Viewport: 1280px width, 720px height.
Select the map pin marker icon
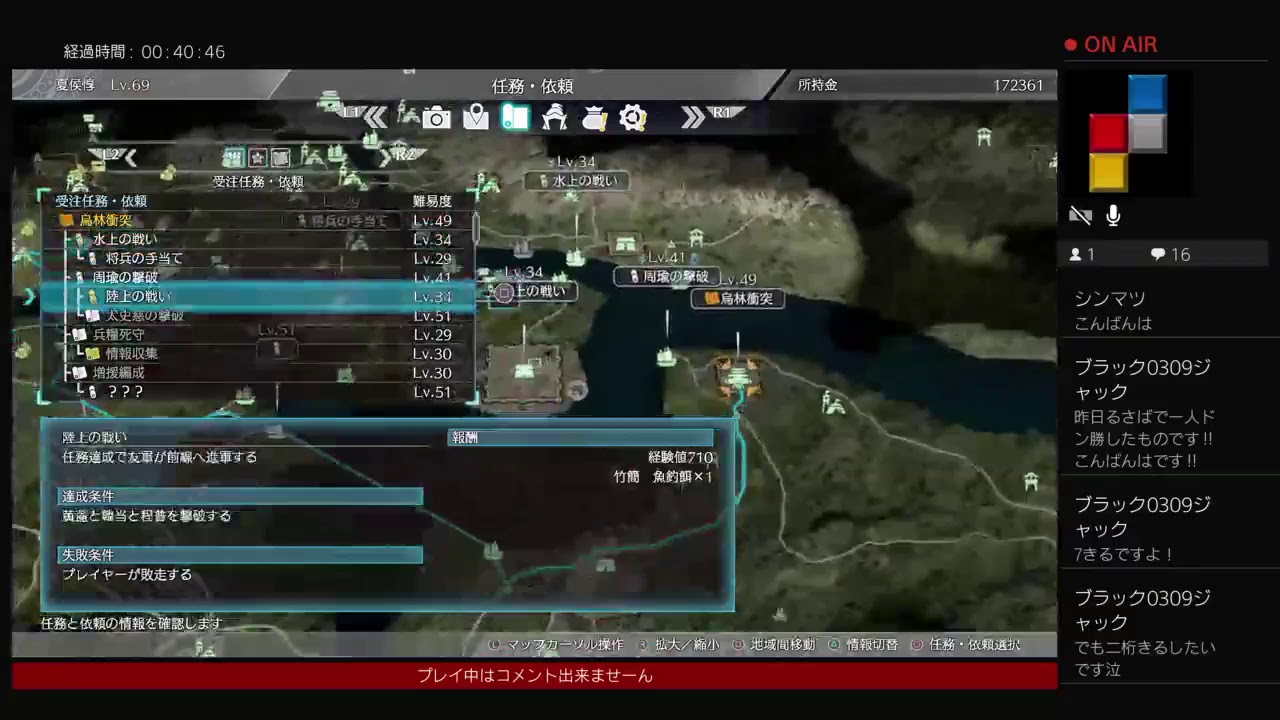tap(475, 117)
